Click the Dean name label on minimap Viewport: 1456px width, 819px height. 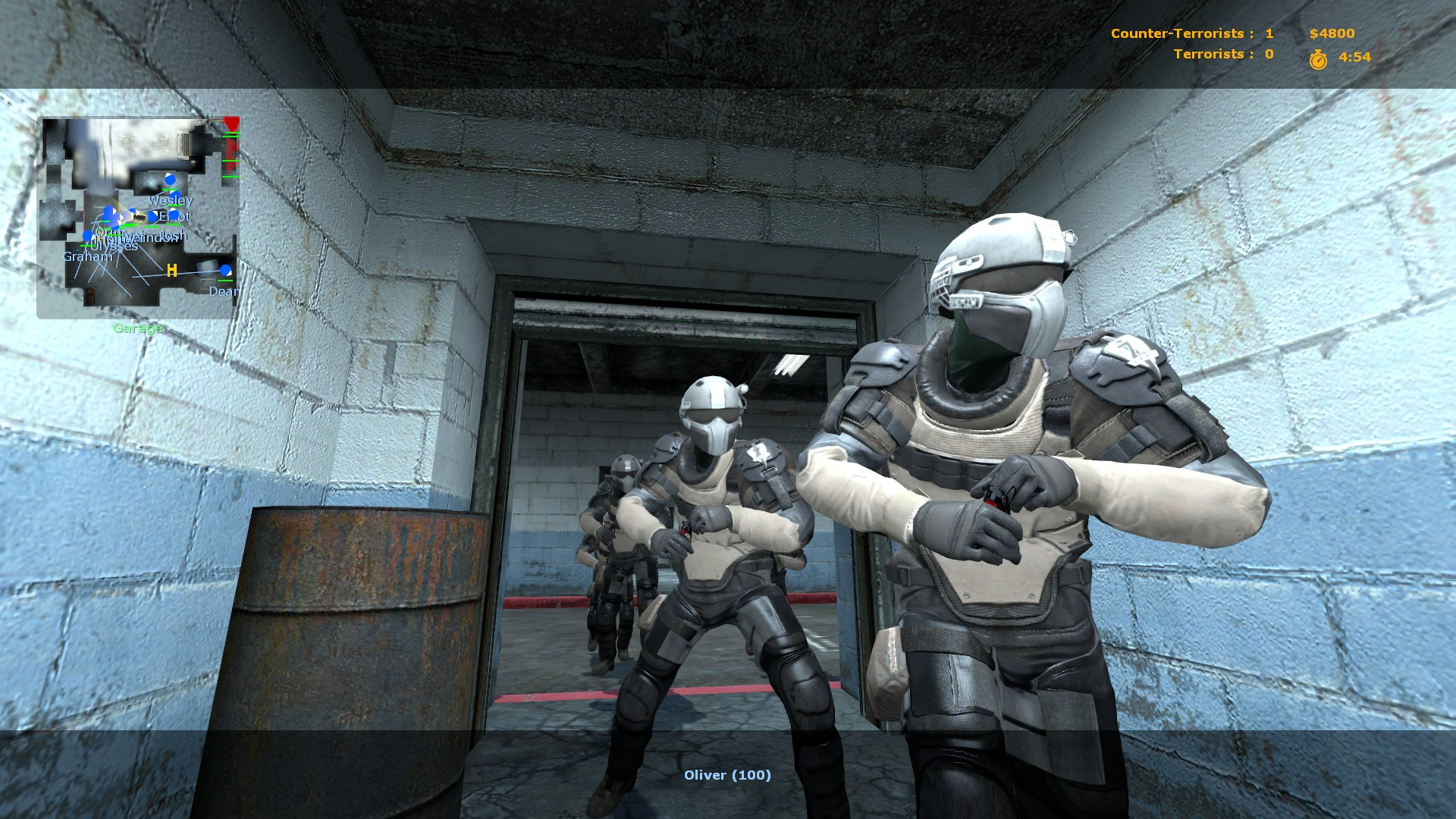coord(224,291)
